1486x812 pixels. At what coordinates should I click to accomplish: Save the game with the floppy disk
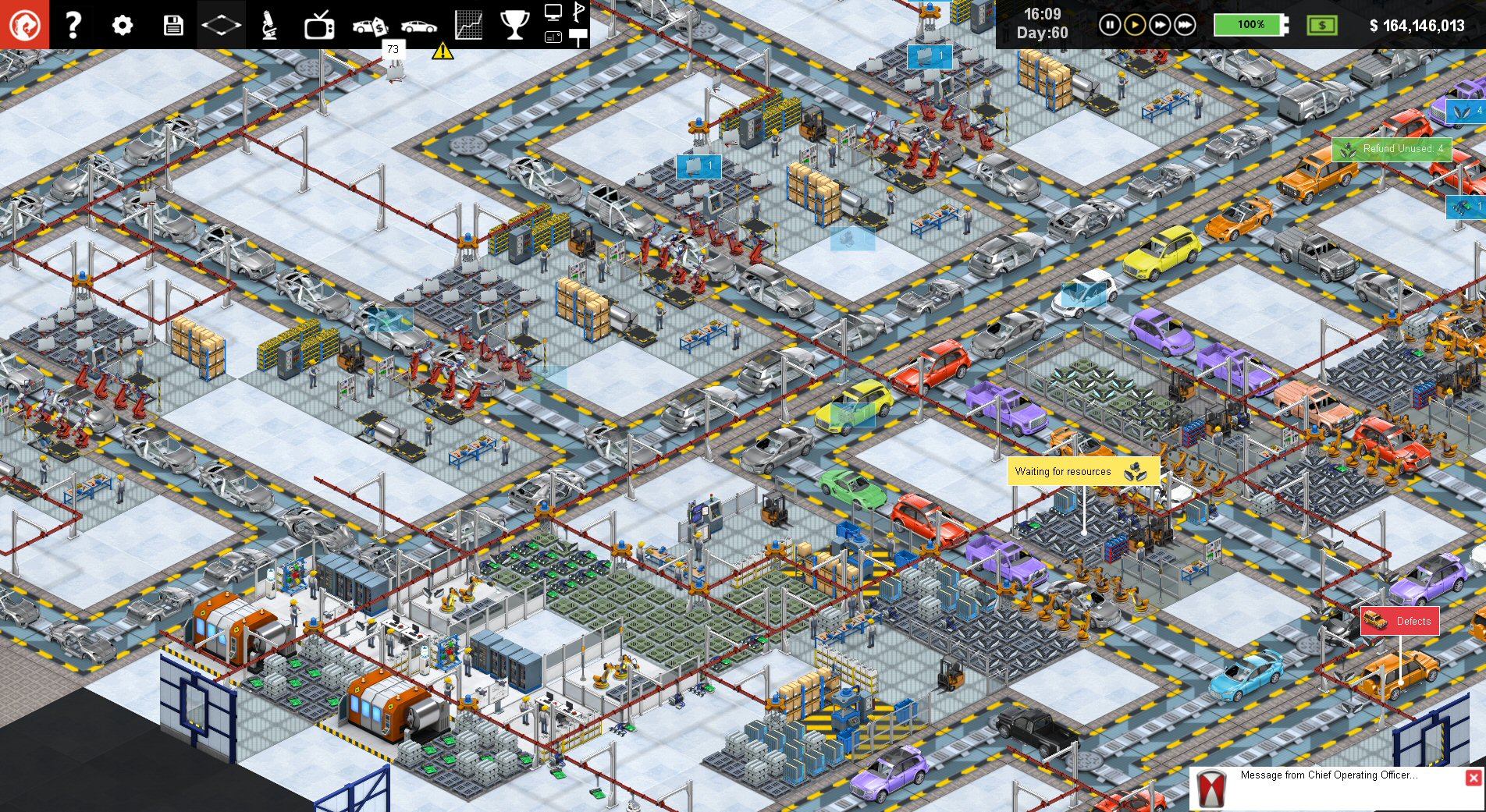pyautogui.click(x=172, y=25)
